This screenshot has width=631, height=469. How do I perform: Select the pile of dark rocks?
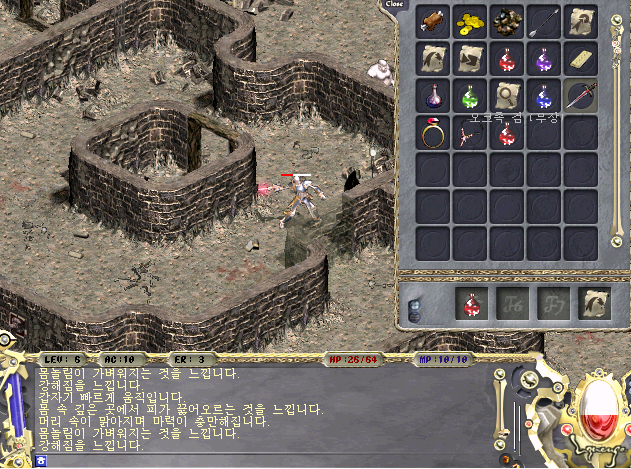507,21
